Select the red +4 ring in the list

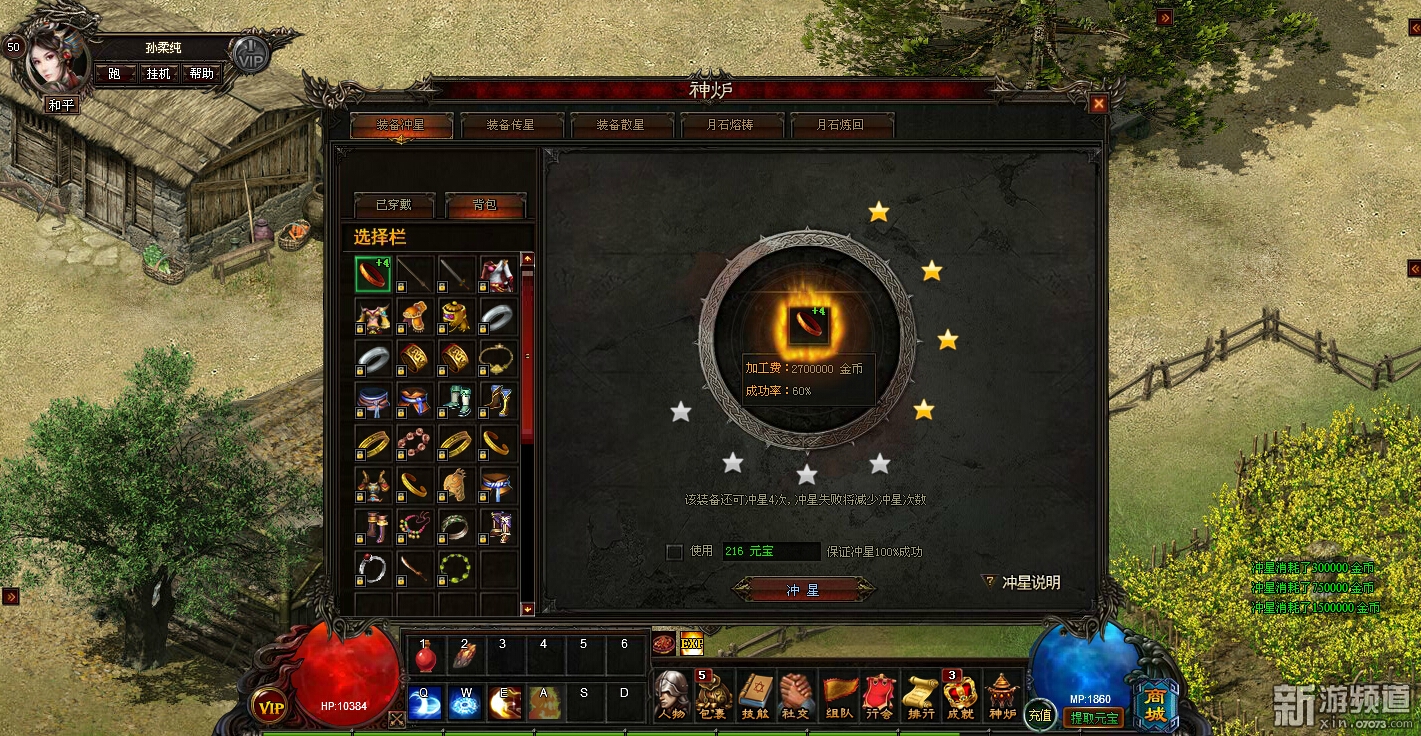click(x=374, y=274)
